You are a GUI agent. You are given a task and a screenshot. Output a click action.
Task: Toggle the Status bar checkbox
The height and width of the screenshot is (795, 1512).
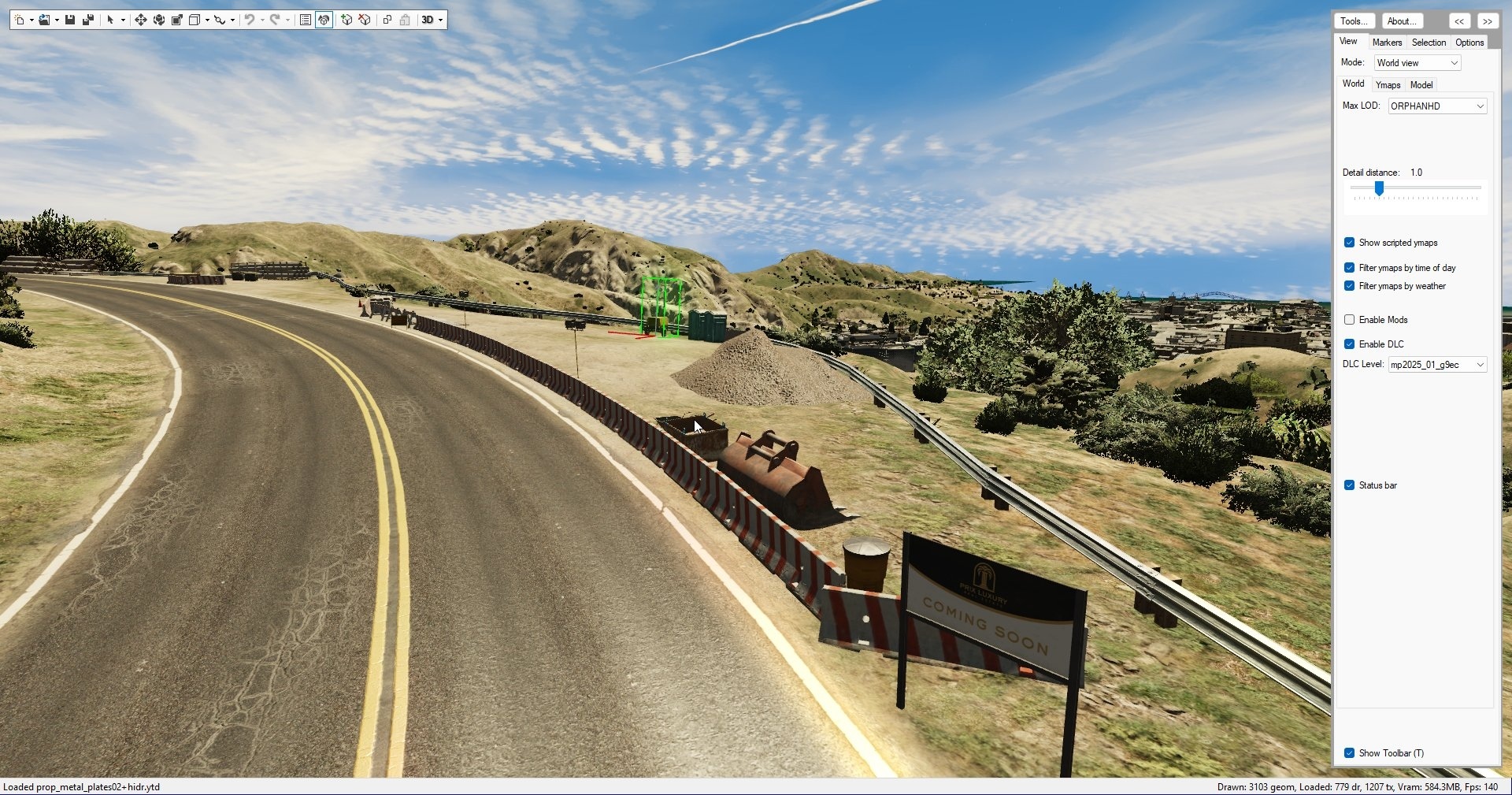[1350, 485]
